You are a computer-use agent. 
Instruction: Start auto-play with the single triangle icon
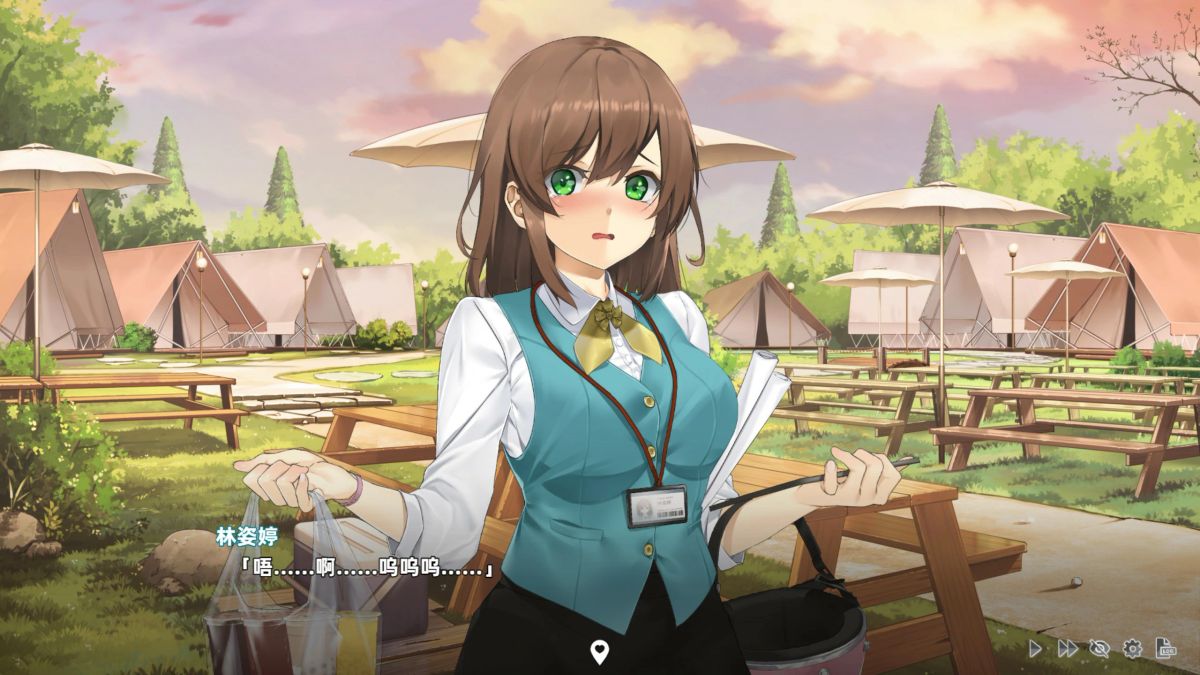point(1035,648)
